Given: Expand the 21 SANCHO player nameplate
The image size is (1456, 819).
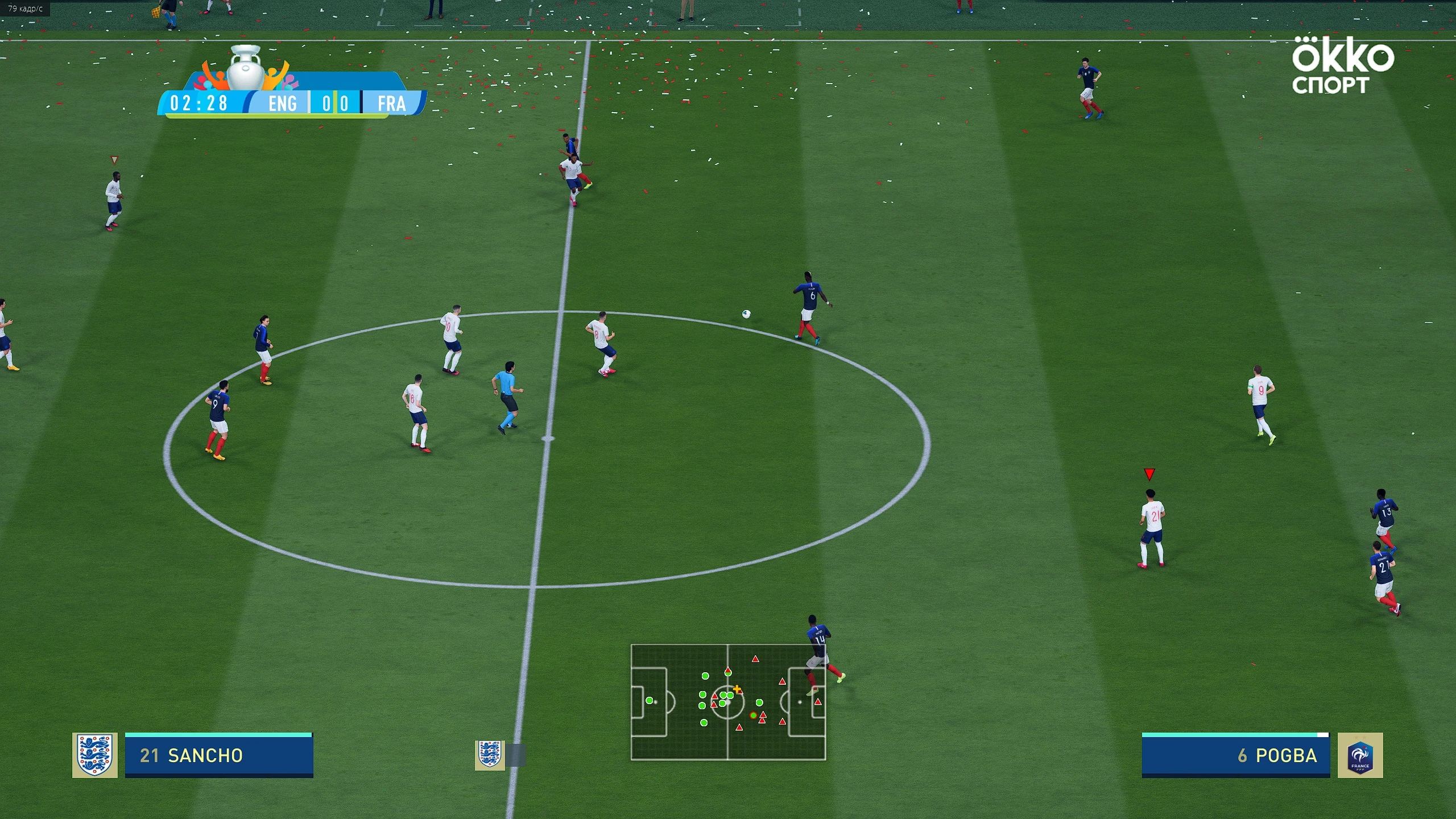Looking at the screenshot, I should pos(219,755).
